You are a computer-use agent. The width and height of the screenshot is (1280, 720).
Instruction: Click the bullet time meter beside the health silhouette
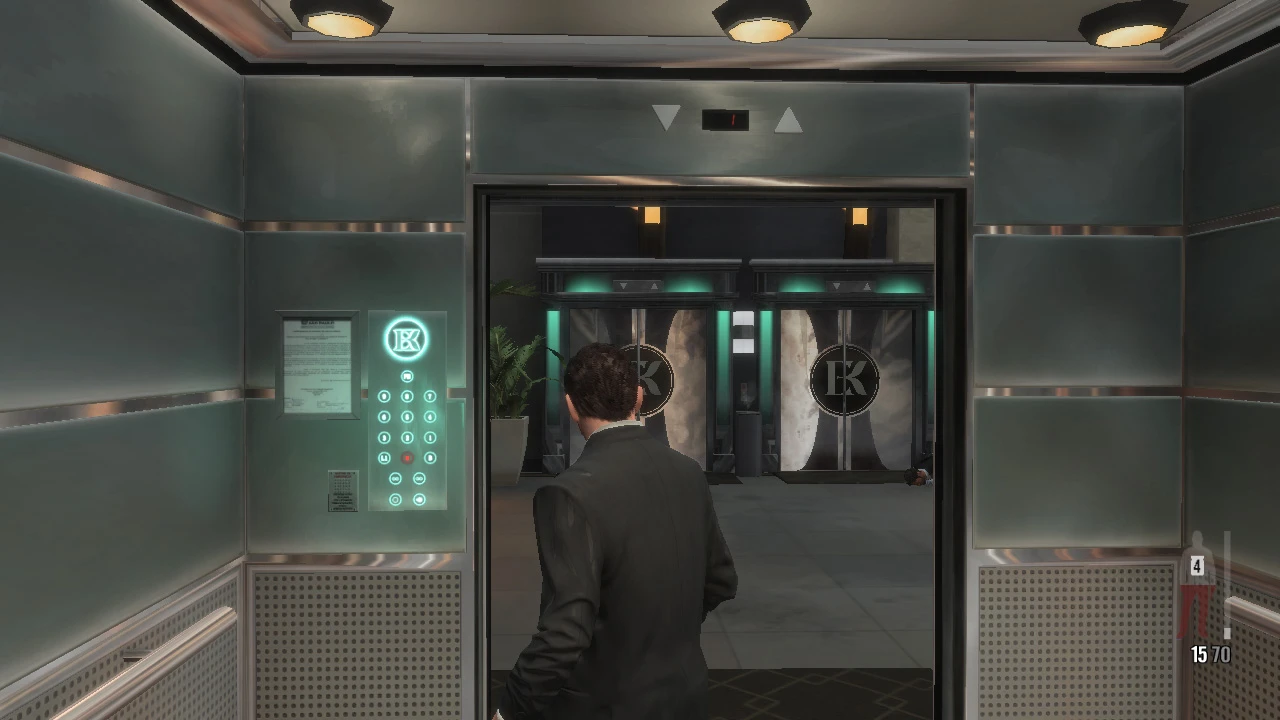click(1227, 600)
